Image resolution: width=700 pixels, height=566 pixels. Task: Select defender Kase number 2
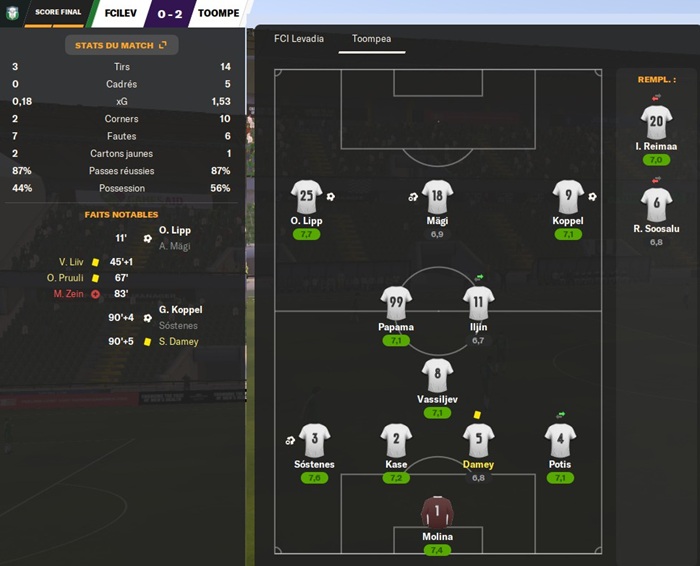(x=396, y=441)
